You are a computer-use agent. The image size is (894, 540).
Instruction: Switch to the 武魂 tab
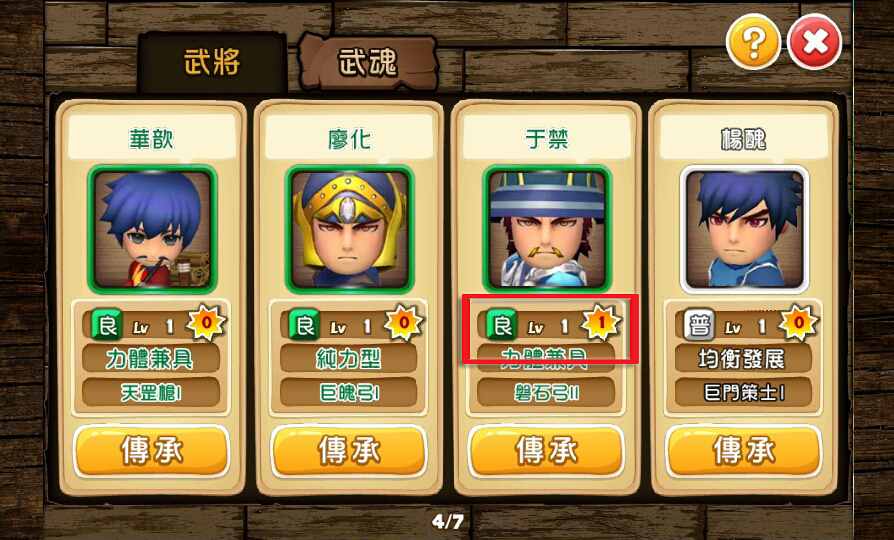367,63
